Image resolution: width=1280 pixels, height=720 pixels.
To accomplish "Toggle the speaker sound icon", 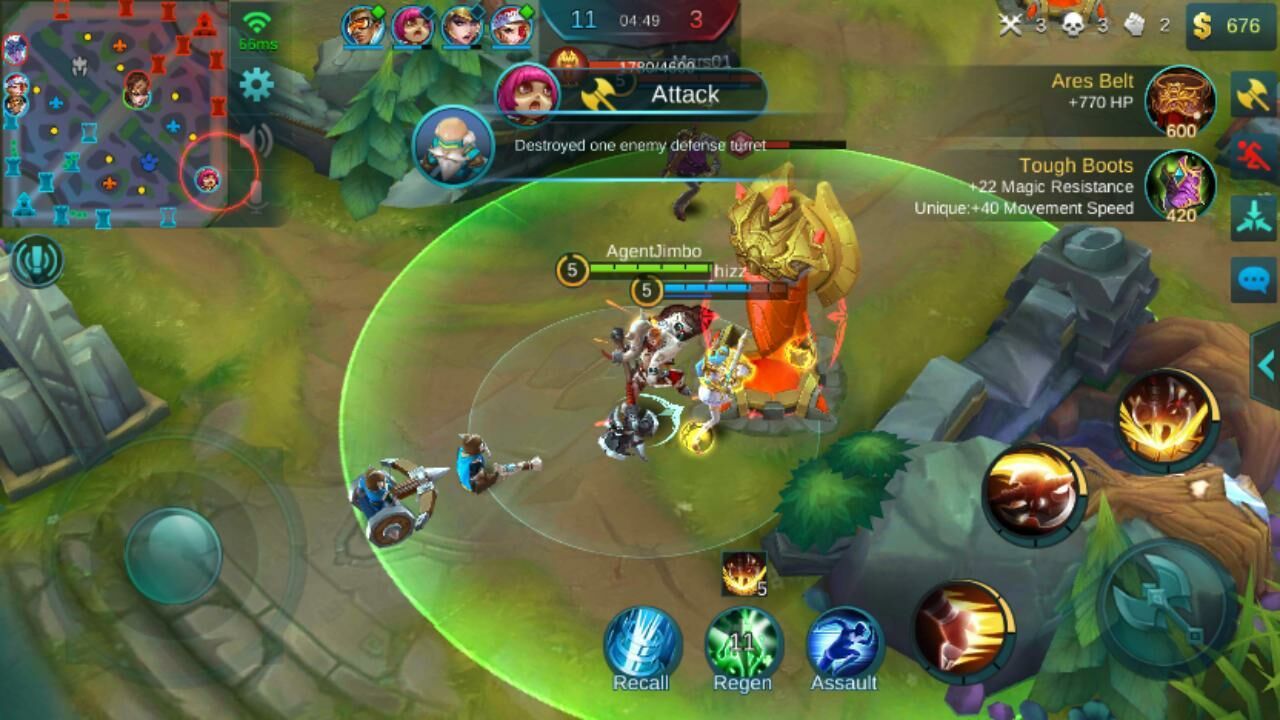I will tap(257, 140).
